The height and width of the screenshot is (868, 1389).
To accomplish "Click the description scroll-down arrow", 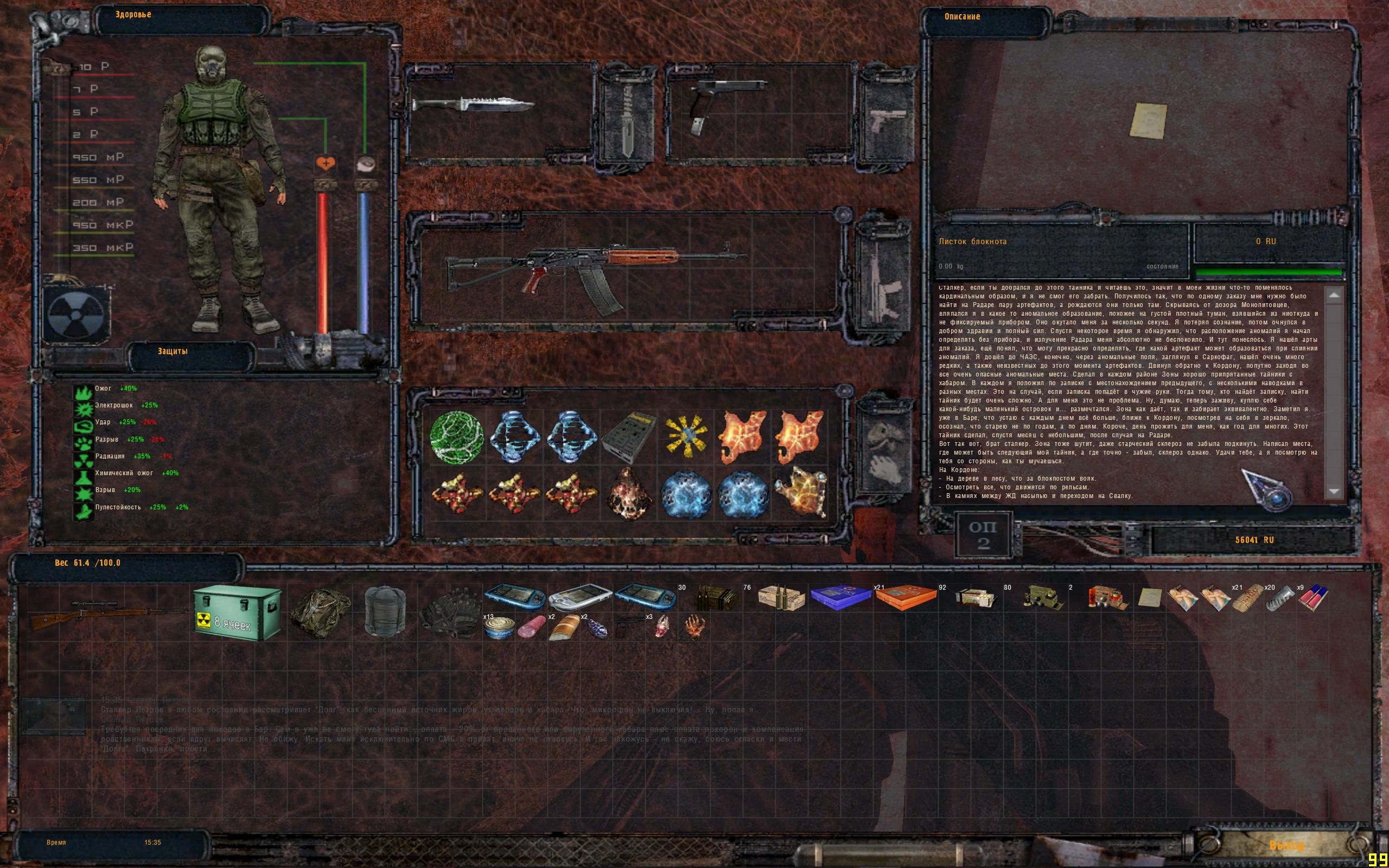I will coord(1334,491).
